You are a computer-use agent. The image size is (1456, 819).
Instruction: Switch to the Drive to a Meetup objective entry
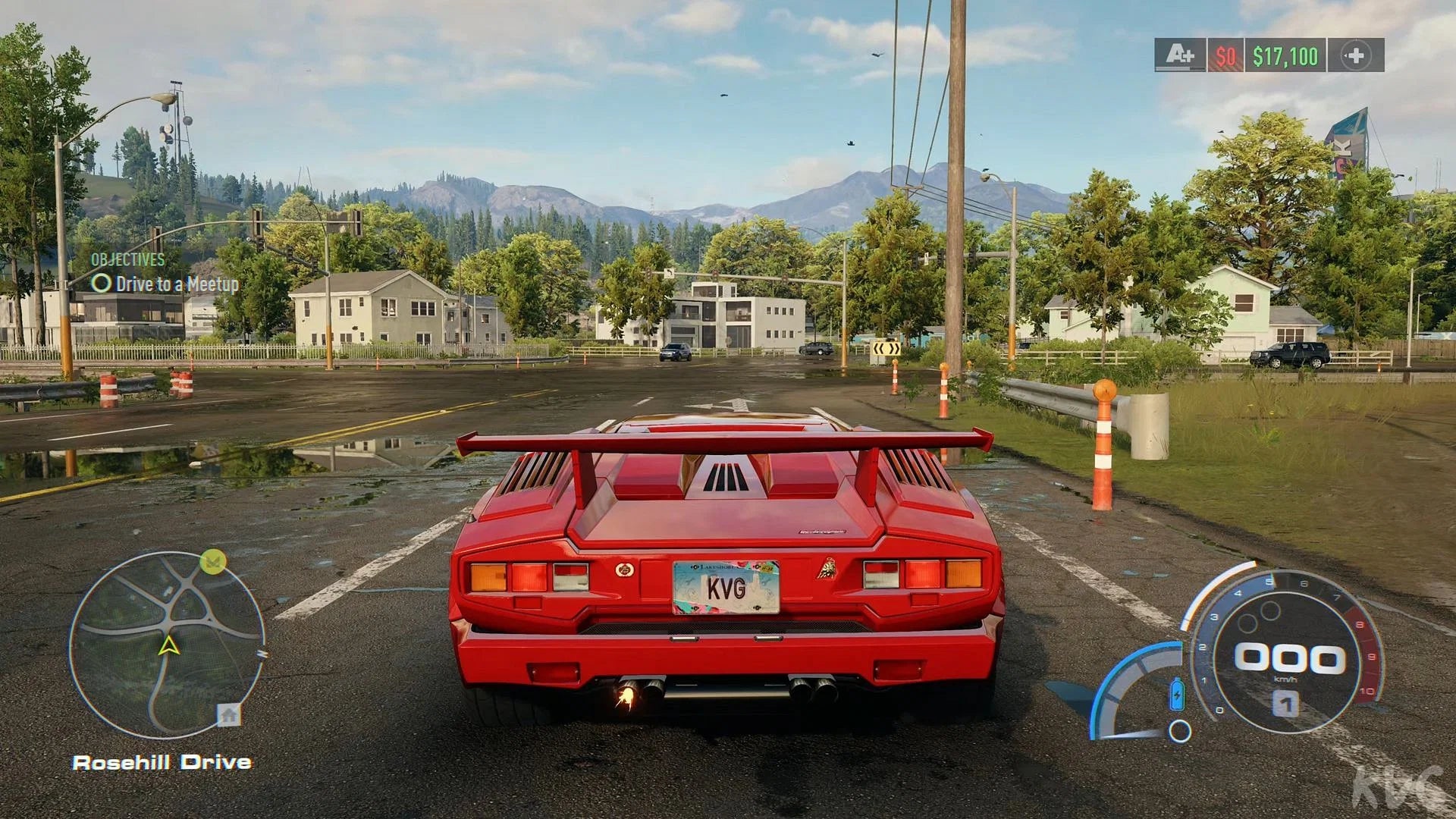pos(176,284)
